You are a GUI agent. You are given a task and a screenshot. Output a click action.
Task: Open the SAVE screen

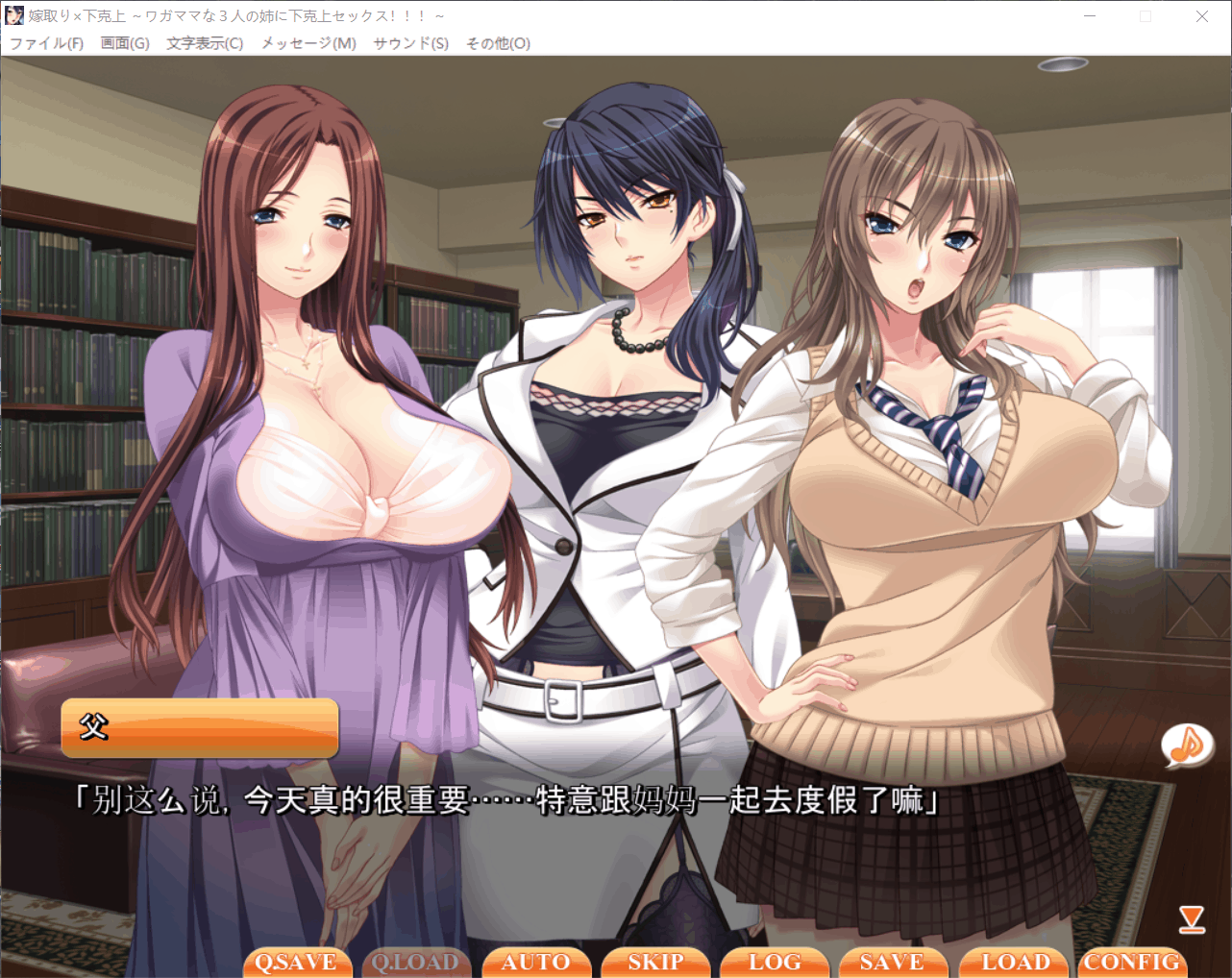[x=894, y=962]
